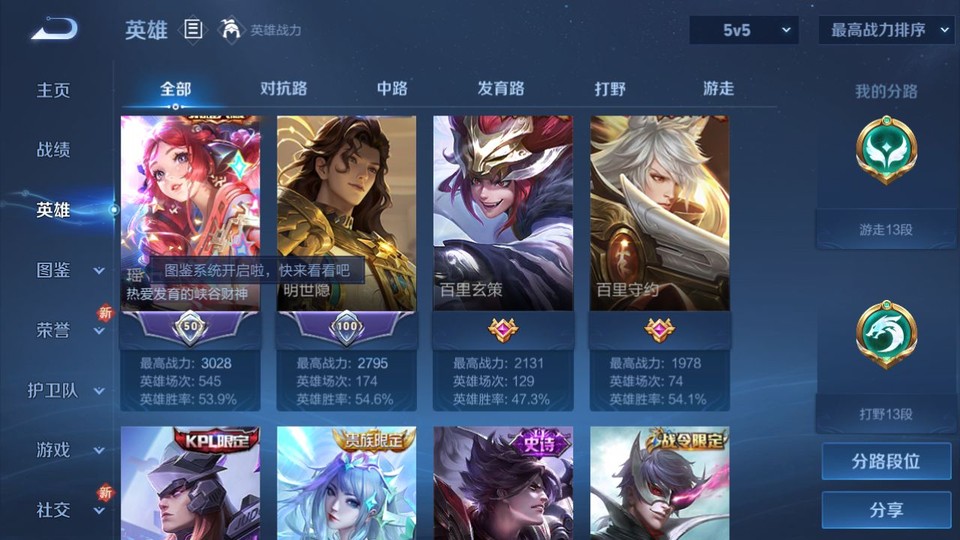Show the 发育路 heroes tab
Image resolution: width=960 pixels, height=540 pixels.
click(501, 88)
